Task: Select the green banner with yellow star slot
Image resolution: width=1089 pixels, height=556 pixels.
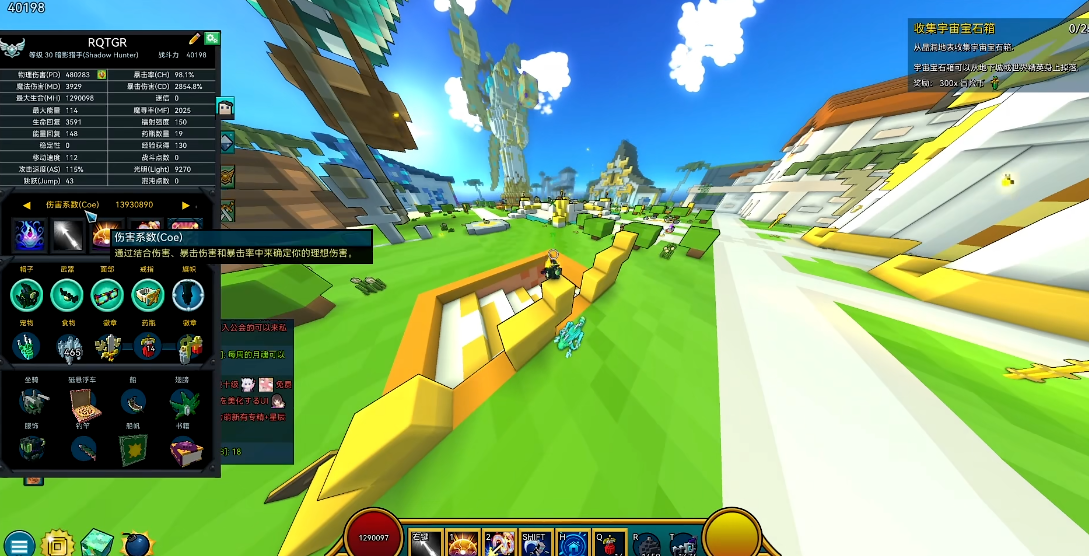Action: [133, 451]
